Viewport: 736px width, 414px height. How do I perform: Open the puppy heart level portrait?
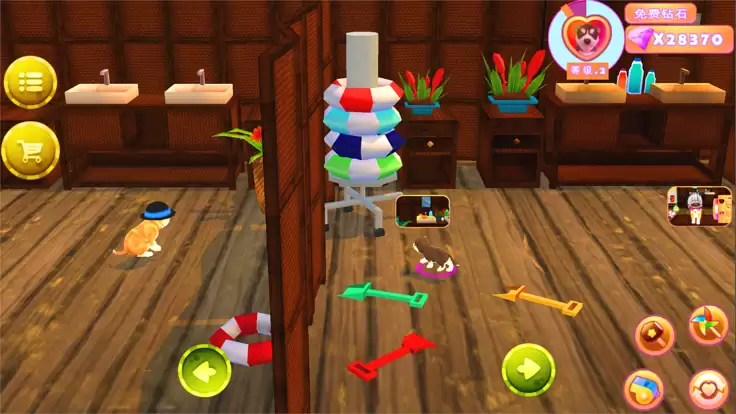[x=585, y=37]
